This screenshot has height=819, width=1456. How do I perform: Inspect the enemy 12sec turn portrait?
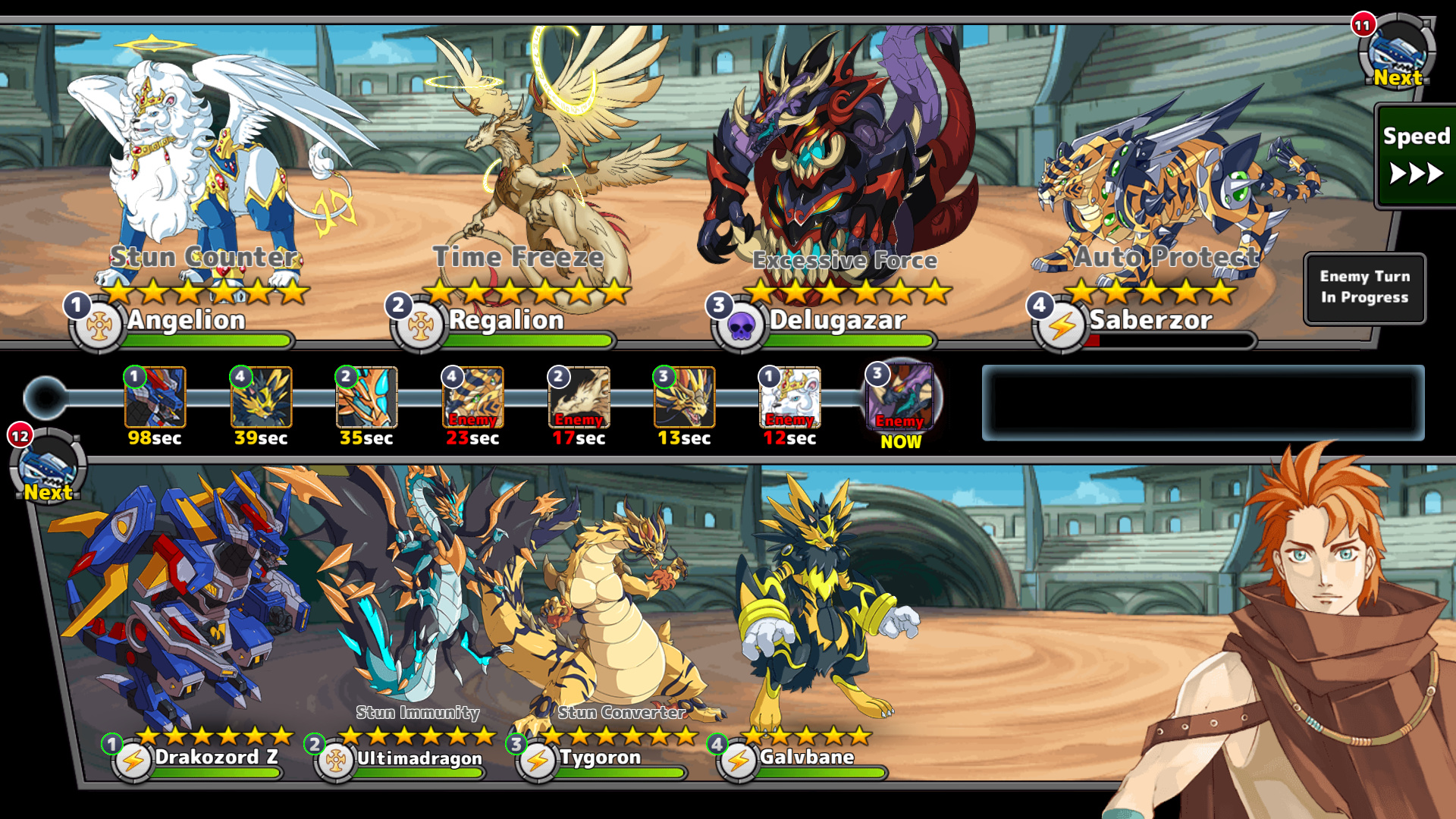click(x=789, y=397)
